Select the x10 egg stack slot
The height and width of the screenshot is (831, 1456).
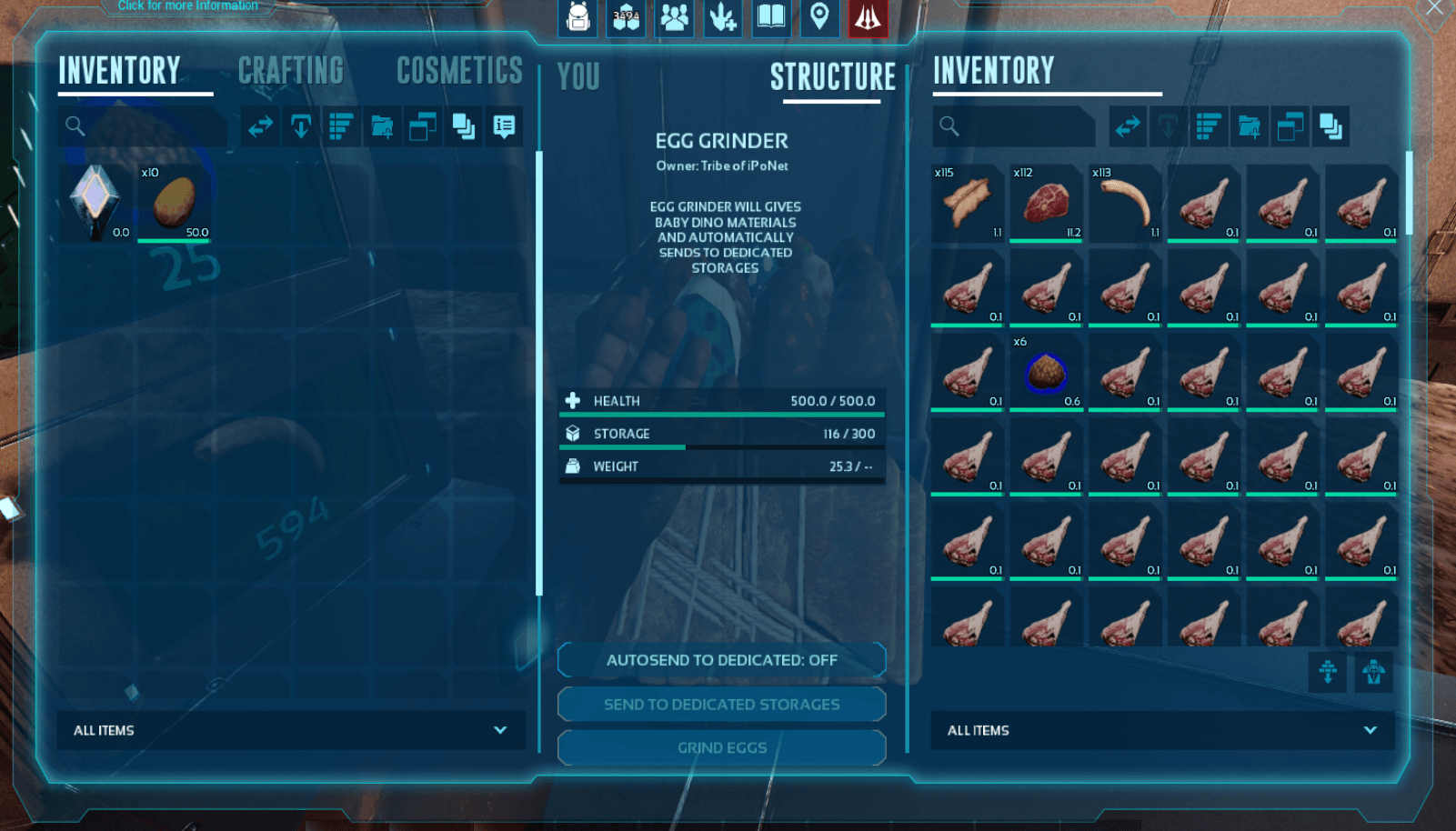(174, 202)
